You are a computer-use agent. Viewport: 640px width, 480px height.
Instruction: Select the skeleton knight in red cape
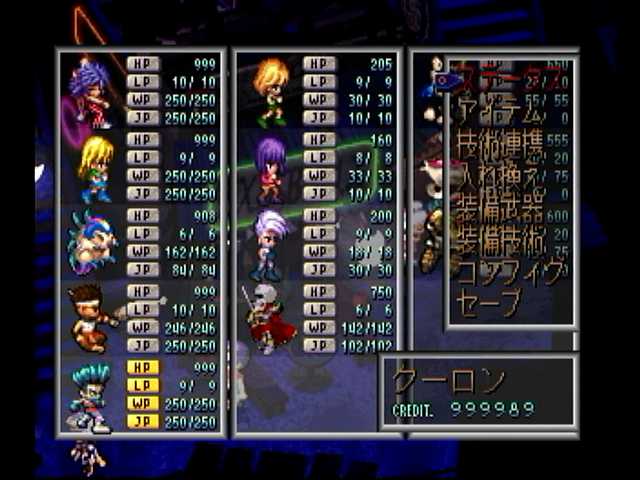[268, 320]
